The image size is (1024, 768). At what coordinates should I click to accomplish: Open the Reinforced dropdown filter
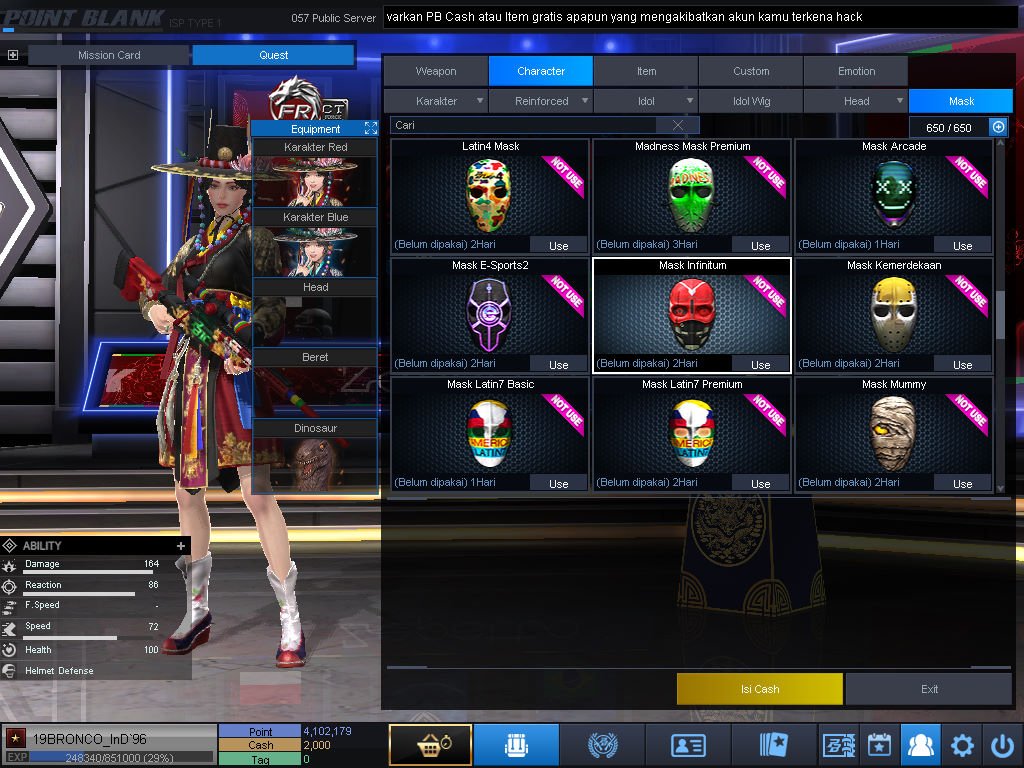click(x=542, y=101)
